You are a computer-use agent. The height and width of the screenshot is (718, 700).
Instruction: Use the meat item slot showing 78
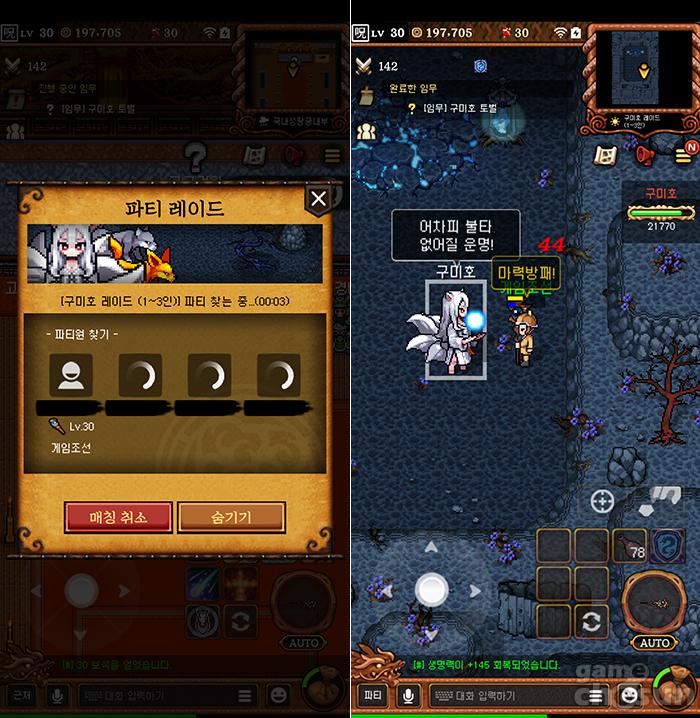pos(629,547)
